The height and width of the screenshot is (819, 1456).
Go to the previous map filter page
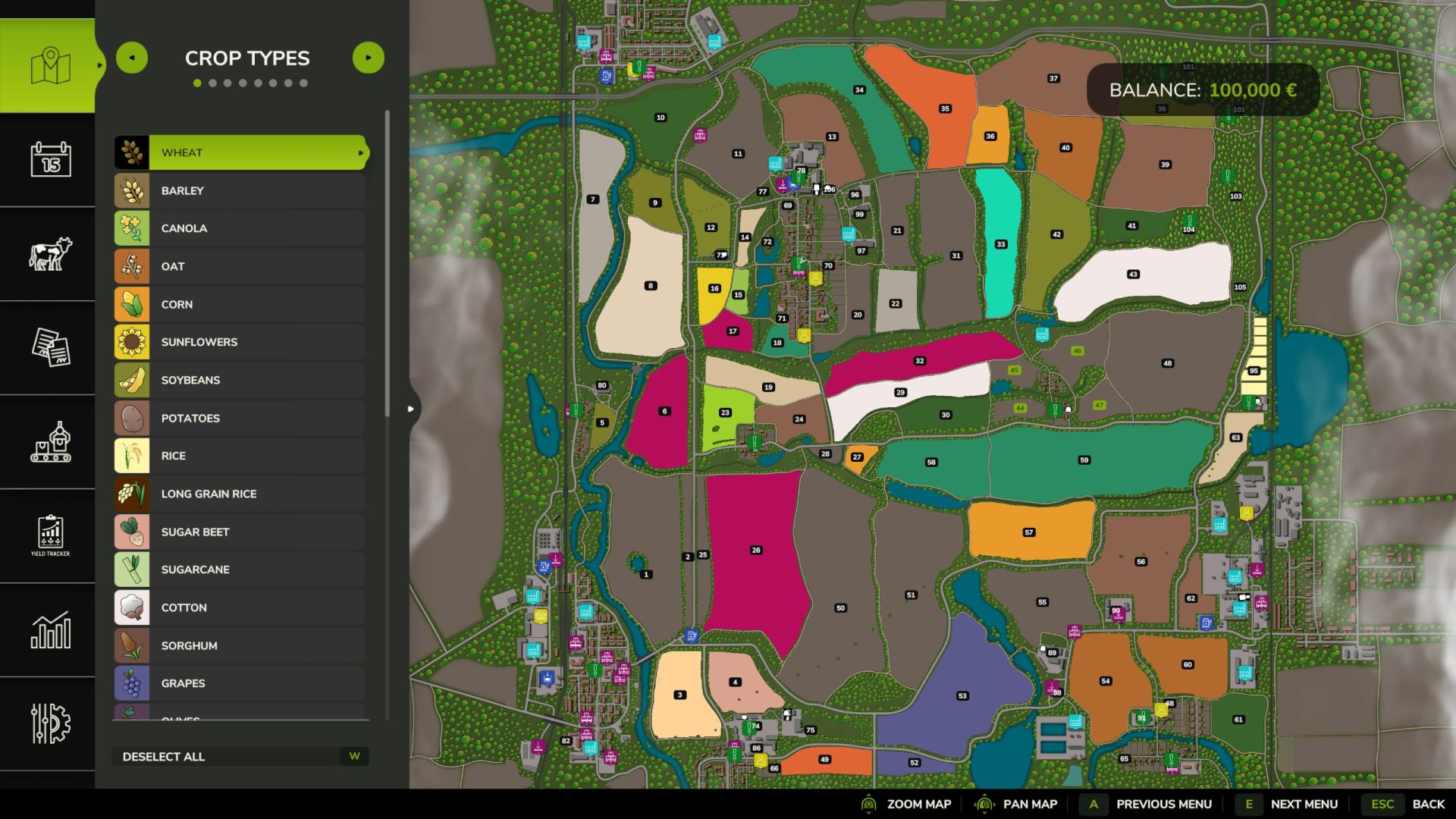tap(132, 58)
